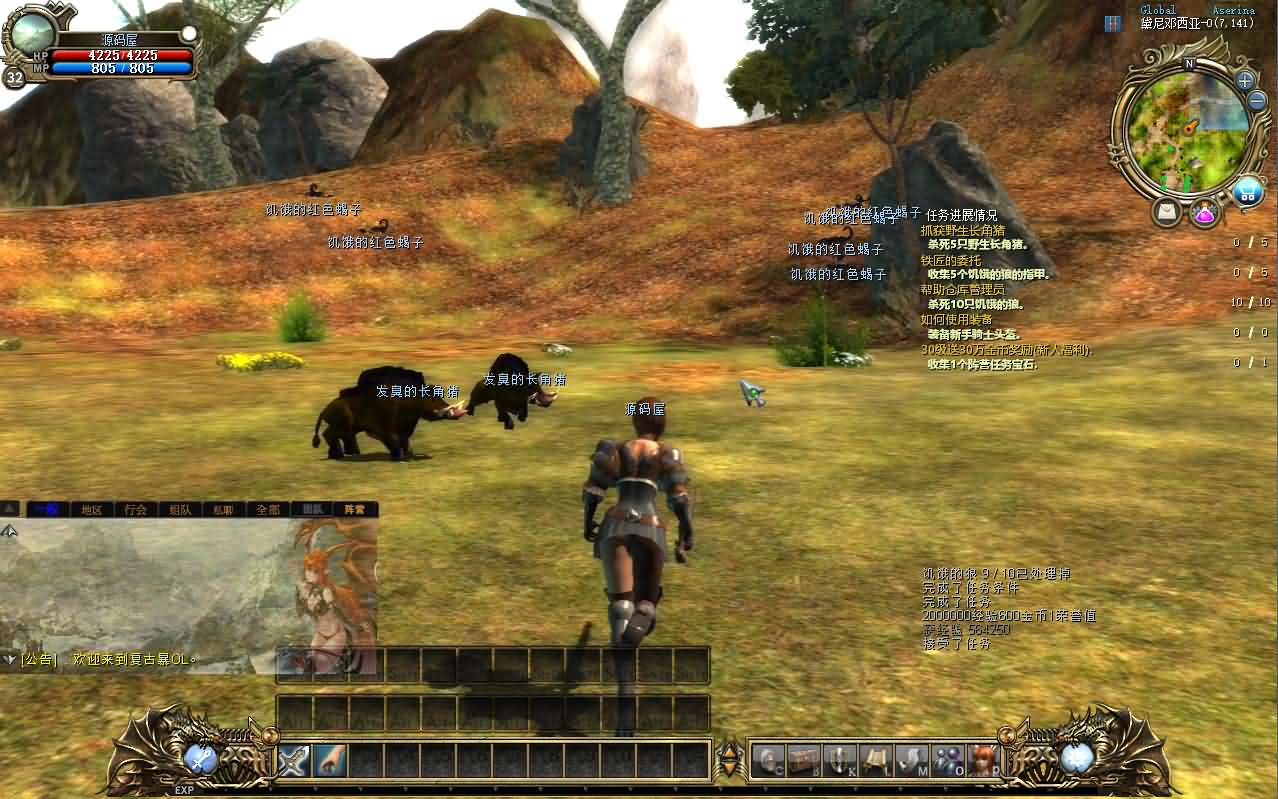1278x799 pixels.
Task: Open the scroll quest log button
Action: tap(875, 761)
